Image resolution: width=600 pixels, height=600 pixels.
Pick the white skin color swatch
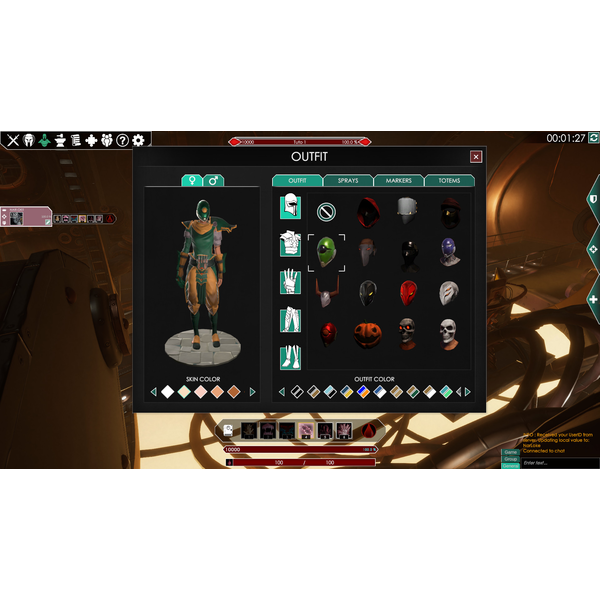[x=167, y=392]
